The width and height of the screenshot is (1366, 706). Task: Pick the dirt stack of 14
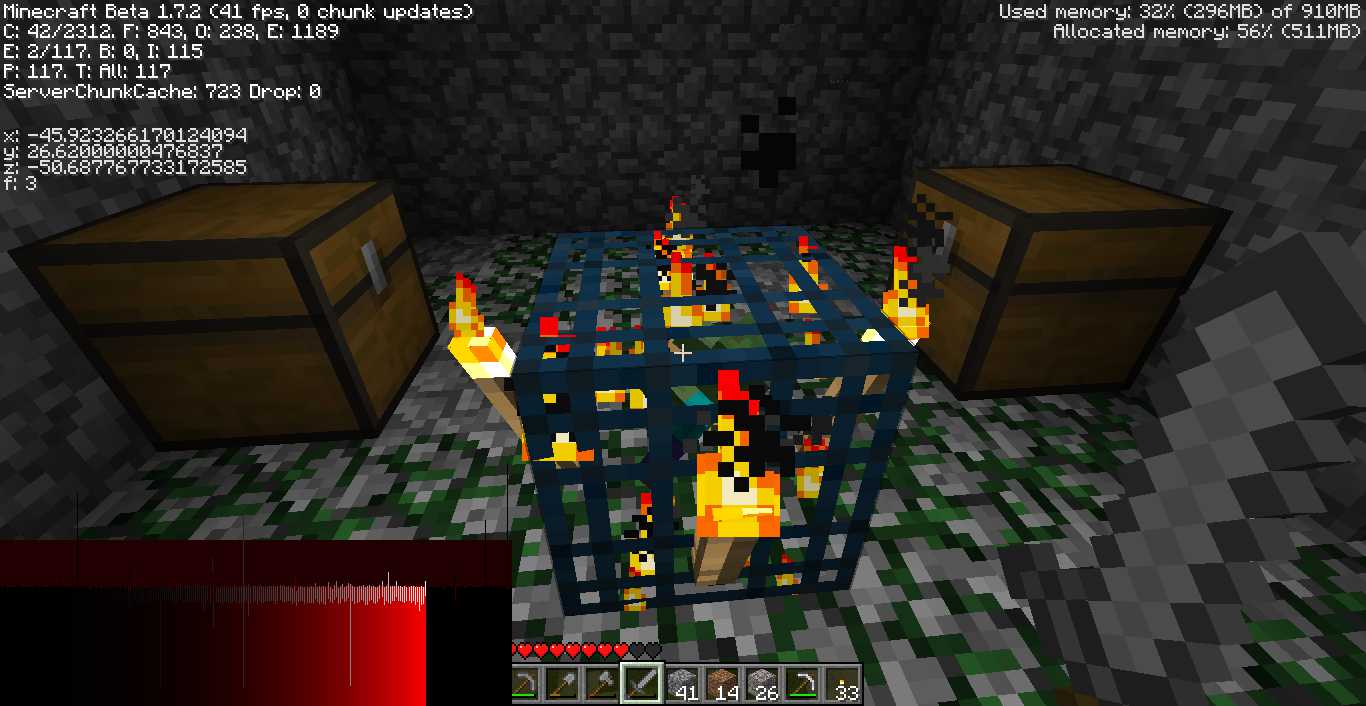point(722,684)
